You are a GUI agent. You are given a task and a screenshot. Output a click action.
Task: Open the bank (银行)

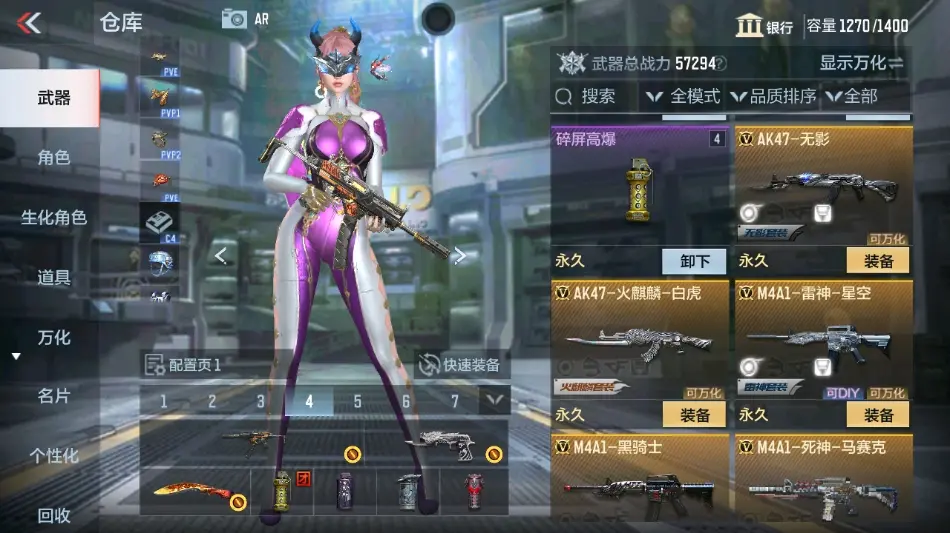tap(765, 26)
